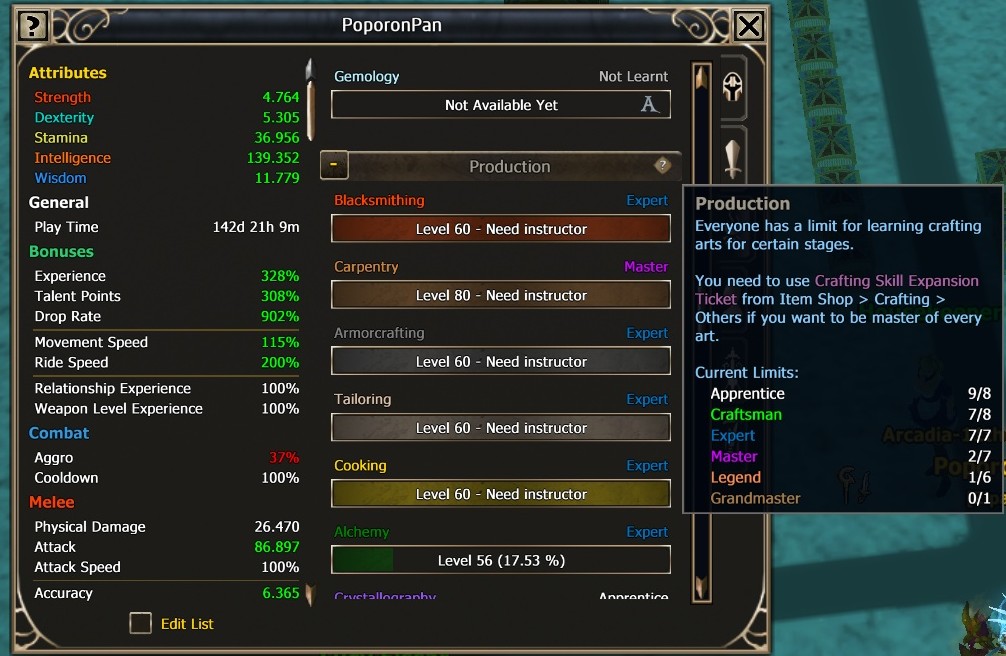The height and width of the screenshot is (656, 1006).
Task: Open the question mark help button
Action: pos(33,26)
